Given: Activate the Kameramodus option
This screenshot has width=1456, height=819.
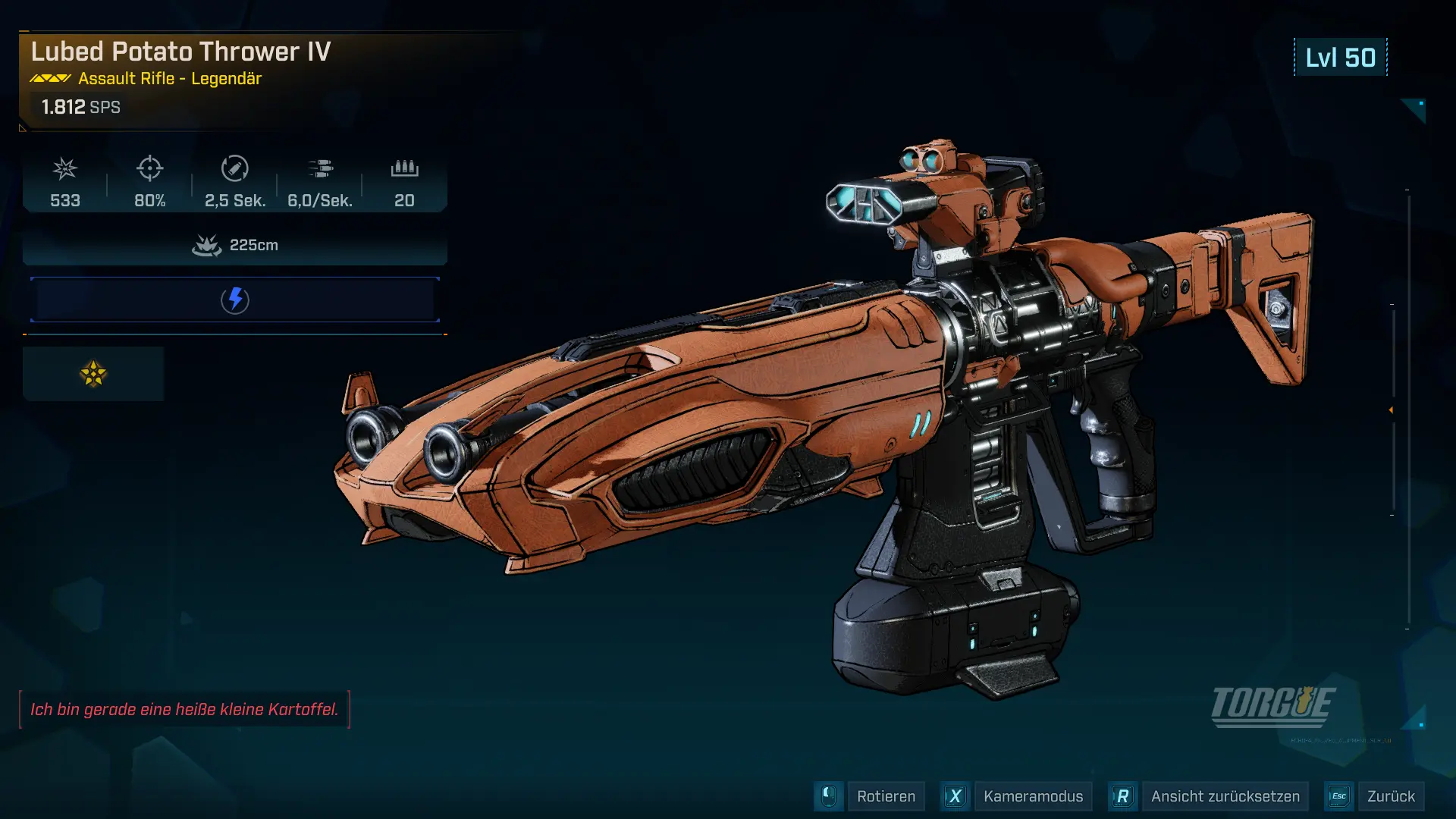Looking at the screenshot, I should point(1033,796).
